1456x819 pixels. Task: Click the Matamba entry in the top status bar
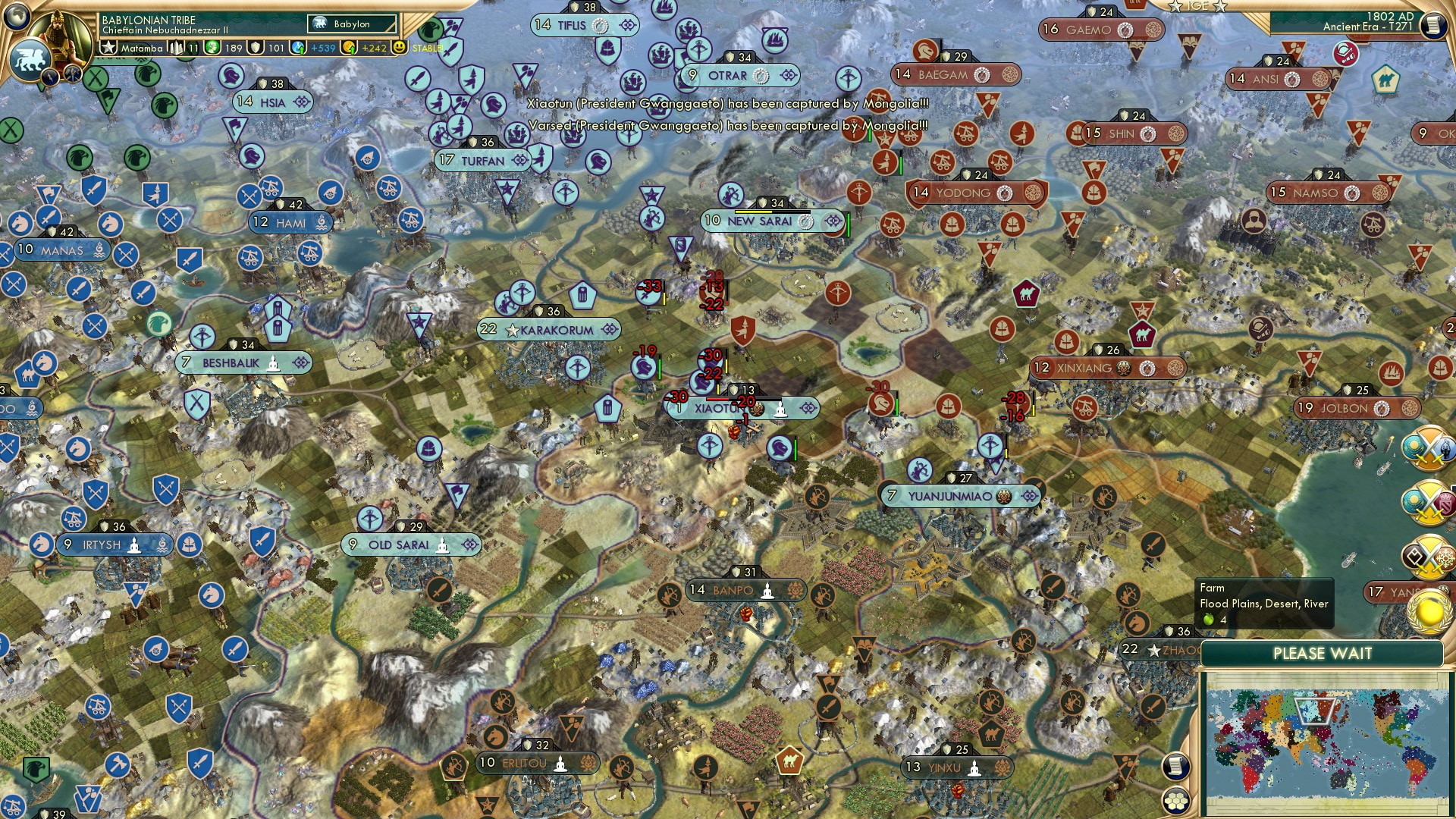tap(142, 47)
